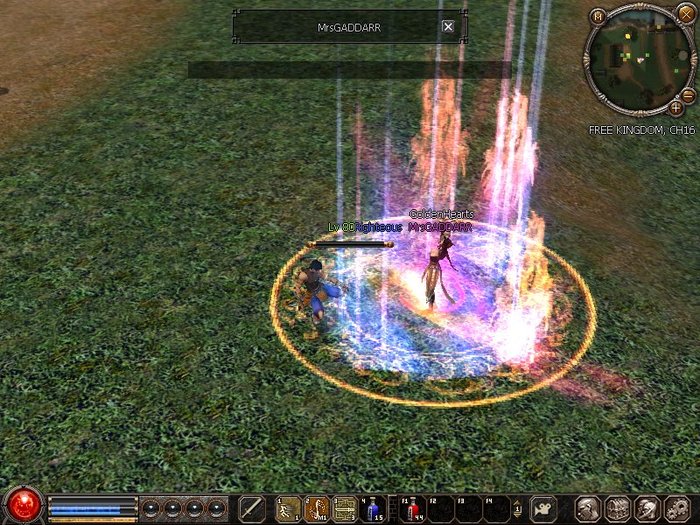The image size is (700, 525).
Task: Use the red health potion
Action: 413,508
